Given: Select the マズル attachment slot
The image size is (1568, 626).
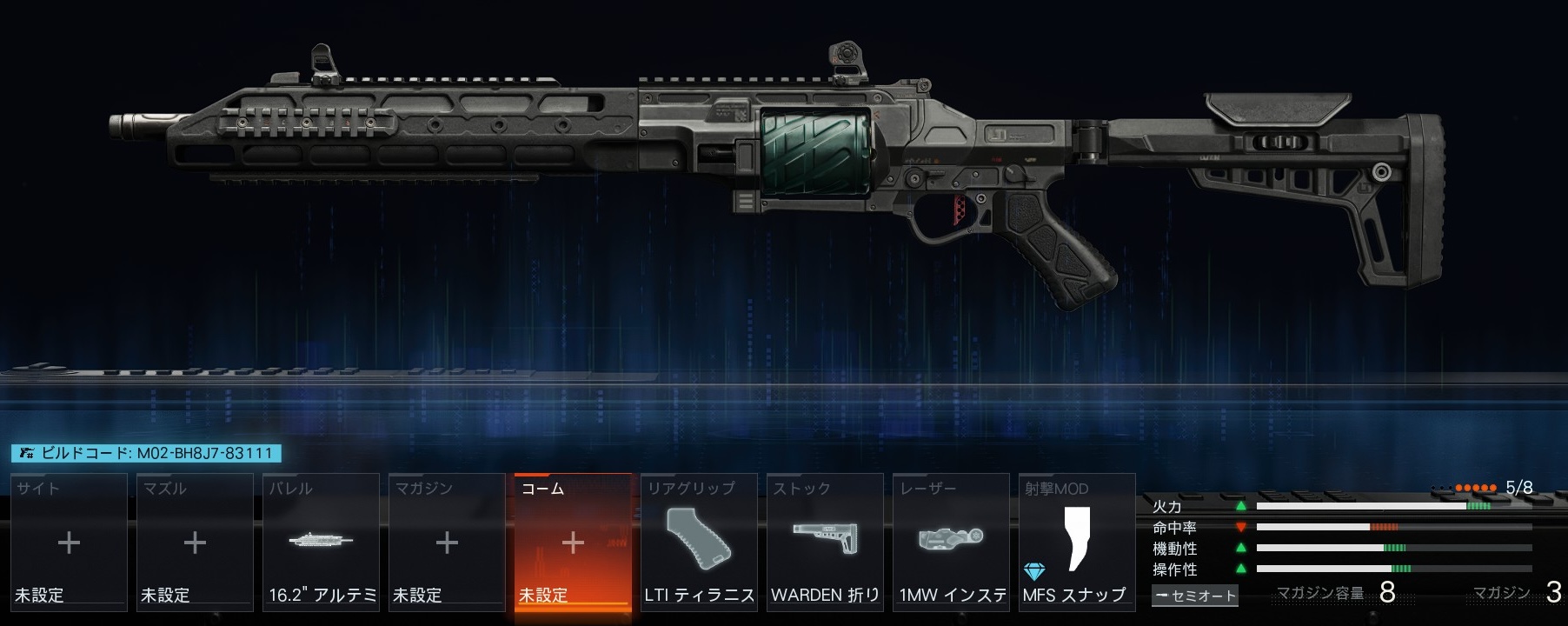Looking at the screenshot, I should 195,543.
